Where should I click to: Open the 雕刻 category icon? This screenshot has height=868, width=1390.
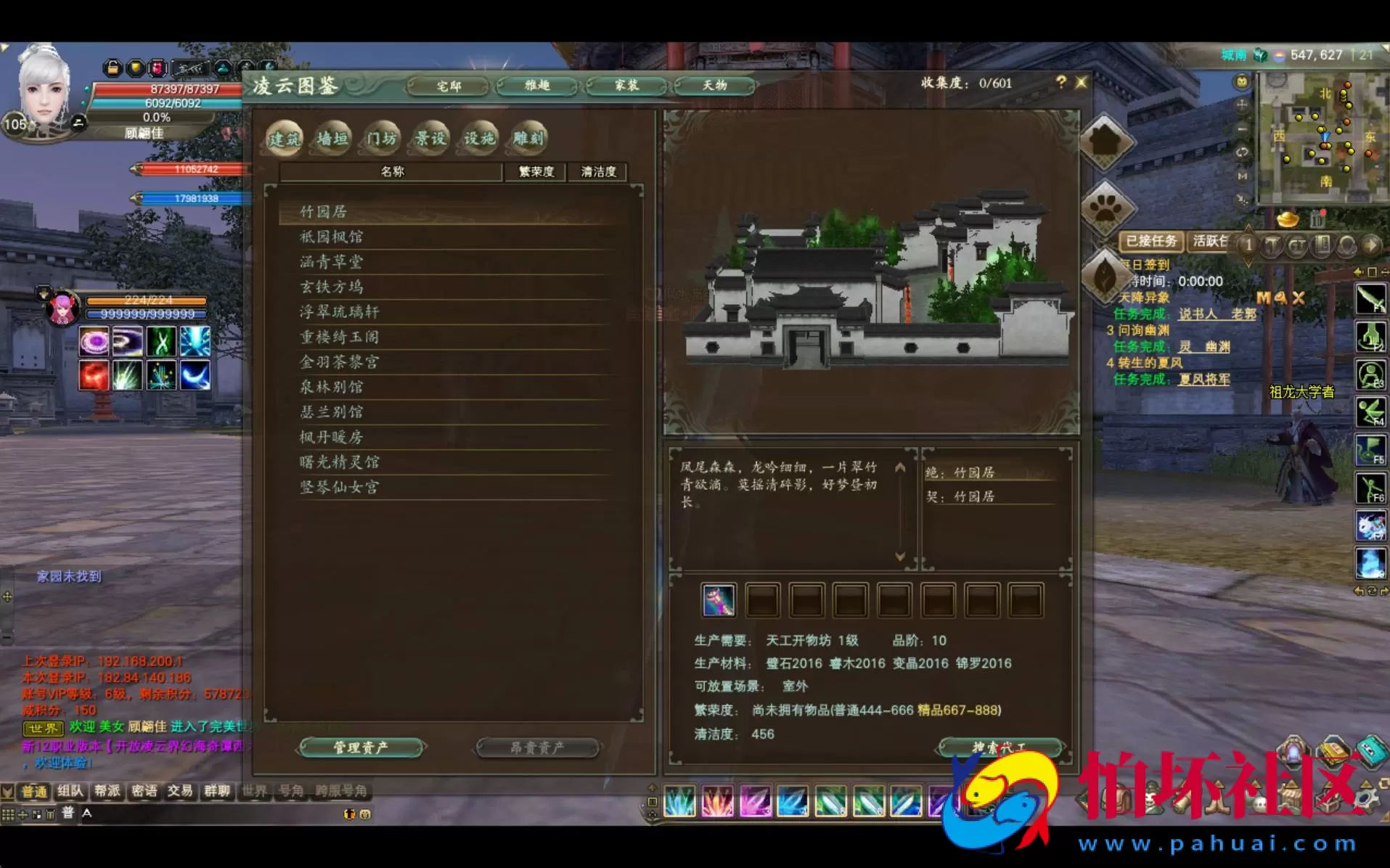click(527, 138)
